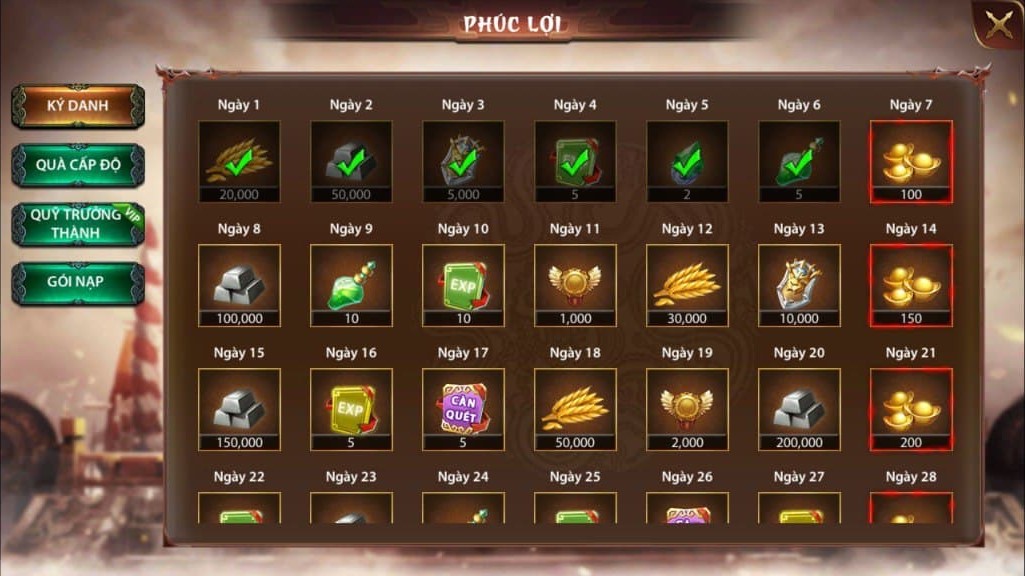Choose the Ngày 9 green potion reward
The height and width of the screenshot is (576, 1025).
tap(351, 285)
